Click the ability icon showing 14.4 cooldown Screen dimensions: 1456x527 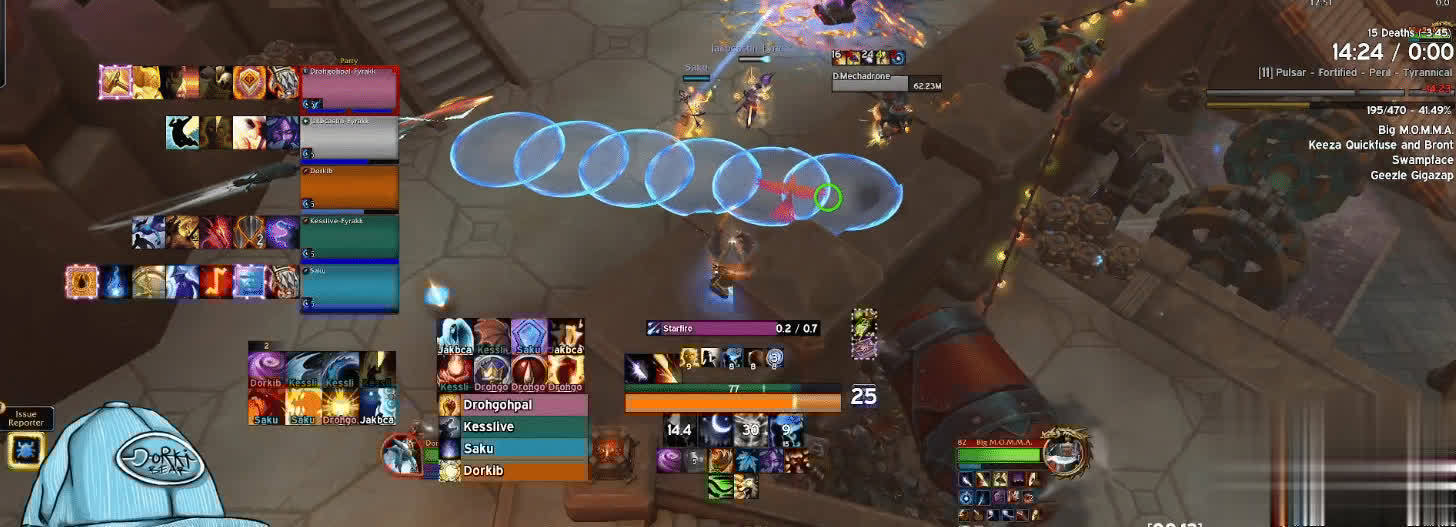pyautogui.click(x=680, y=430)
